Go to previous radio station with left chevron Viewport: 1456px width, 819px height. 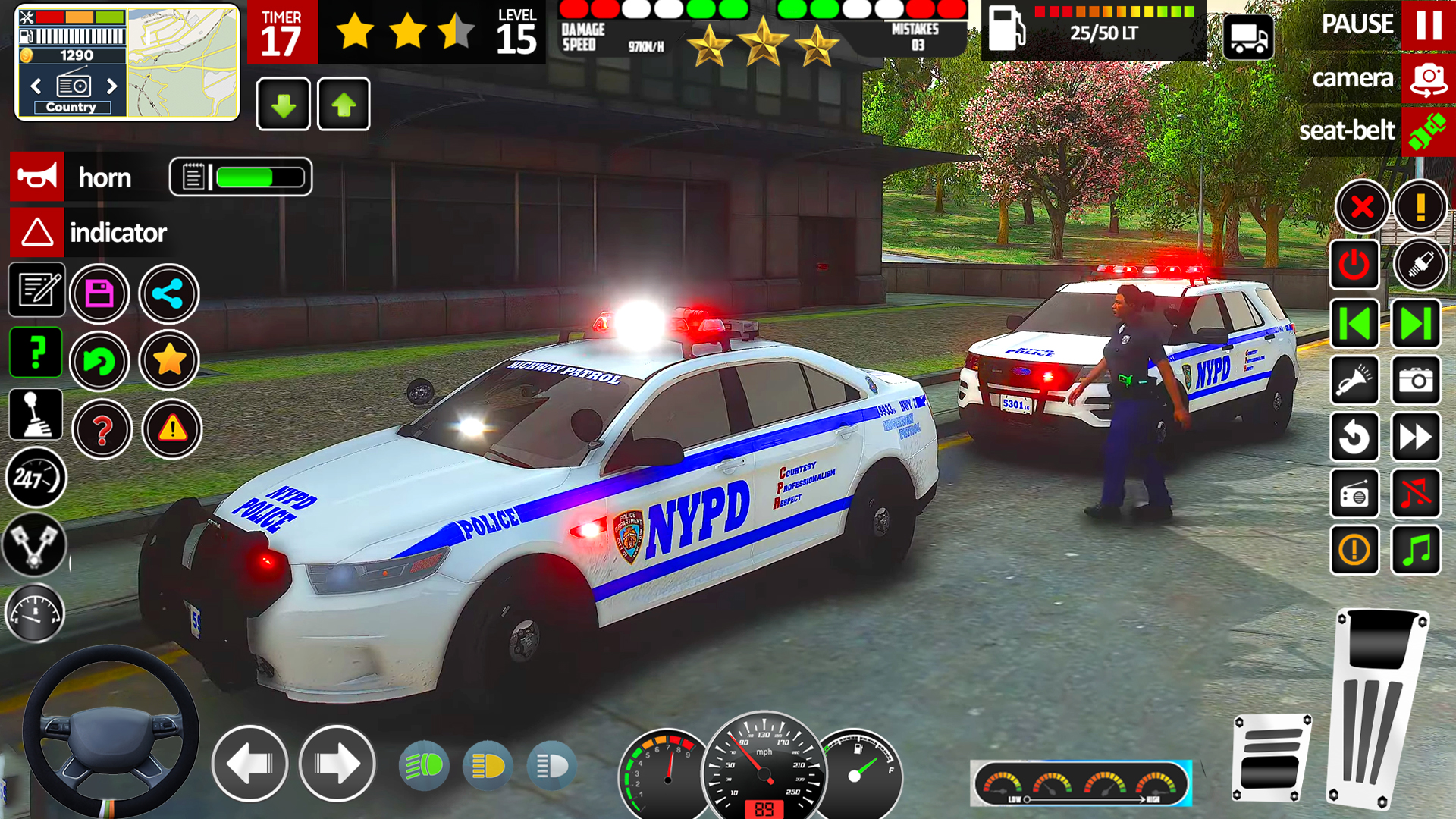[x=36, y=87]
